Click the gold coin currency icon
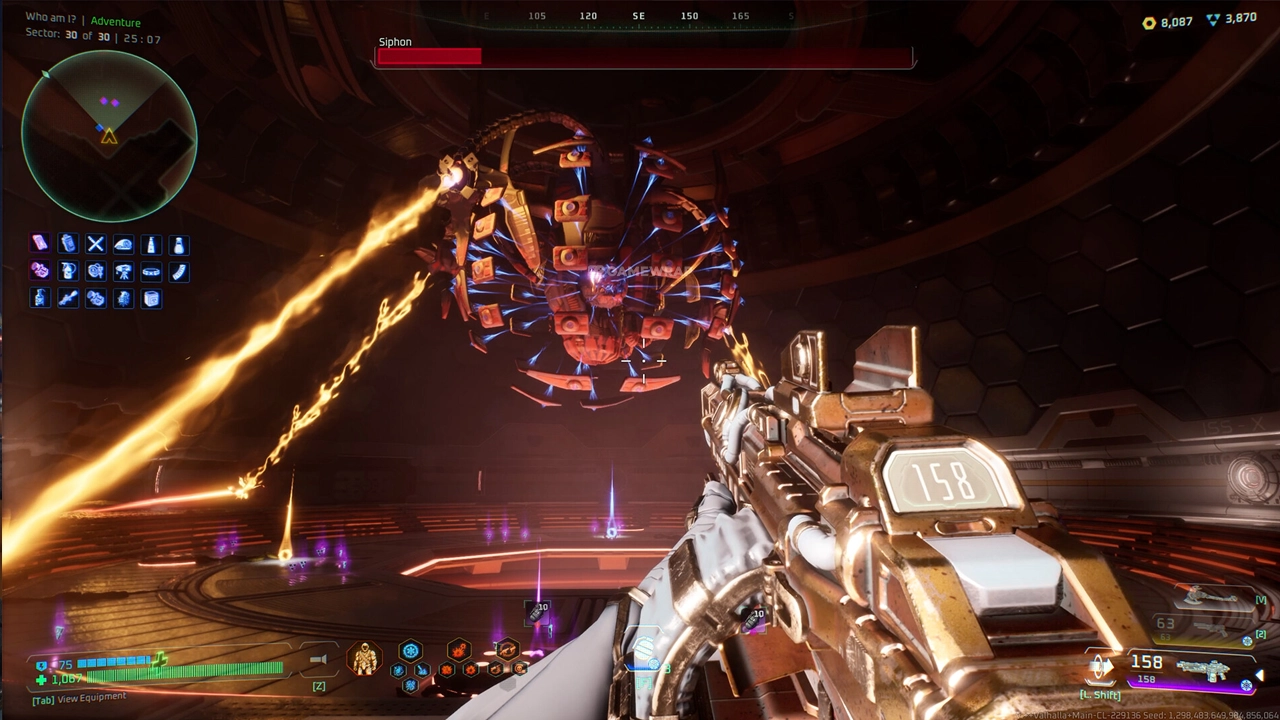The image size is (1280, 720). coord(1149,22)
